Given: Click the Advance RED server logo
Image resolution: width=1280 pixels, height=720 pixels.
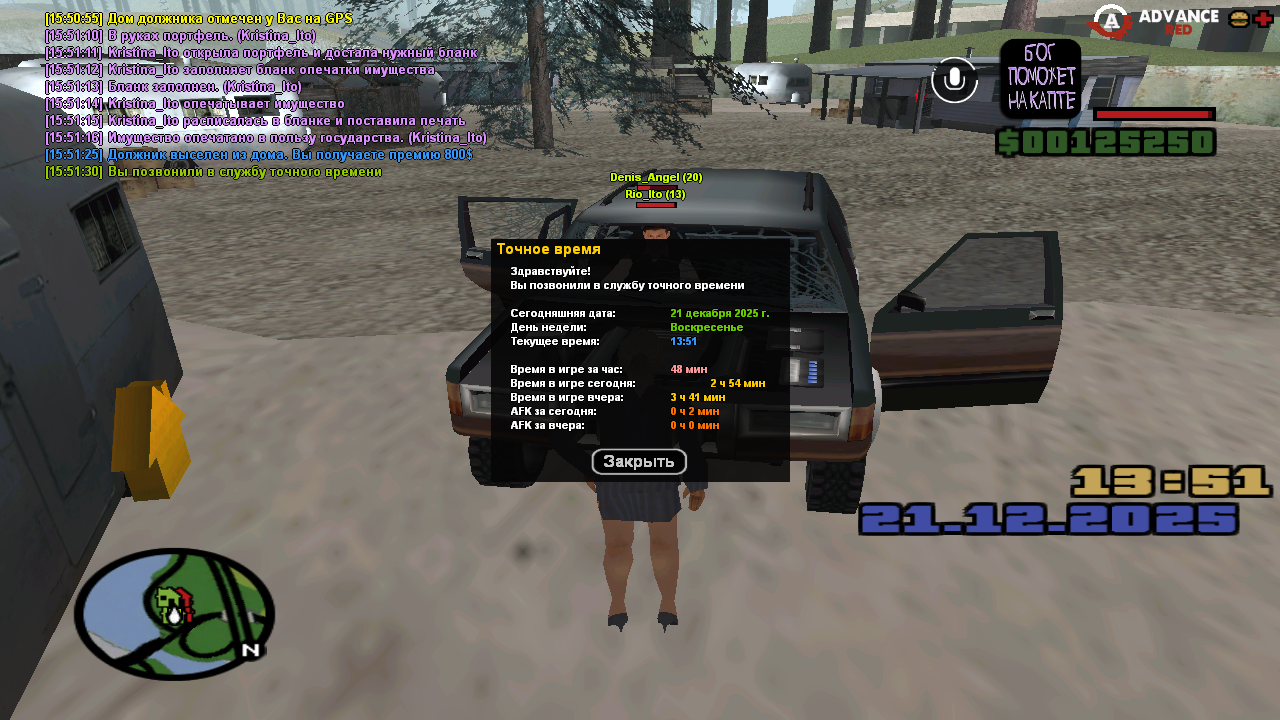Looking at the screenshot, I should (x=1155, y=20).
